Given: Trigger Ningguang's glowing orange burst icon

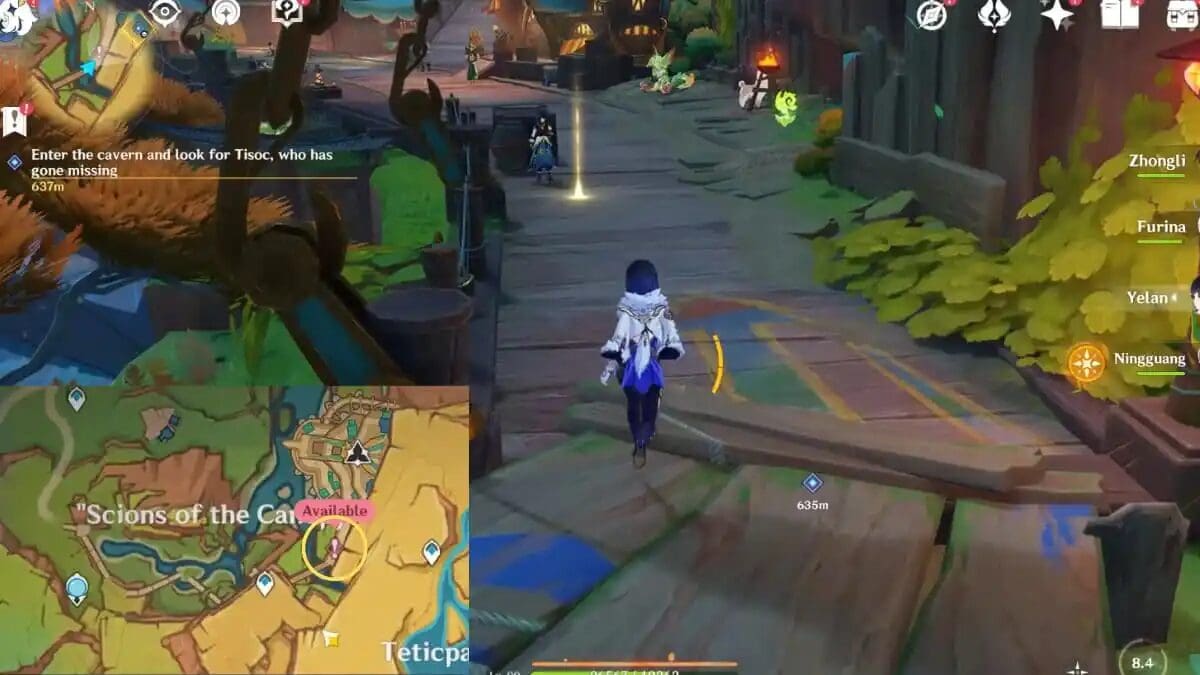Looking at the screenshot, I should (1086, 362).
